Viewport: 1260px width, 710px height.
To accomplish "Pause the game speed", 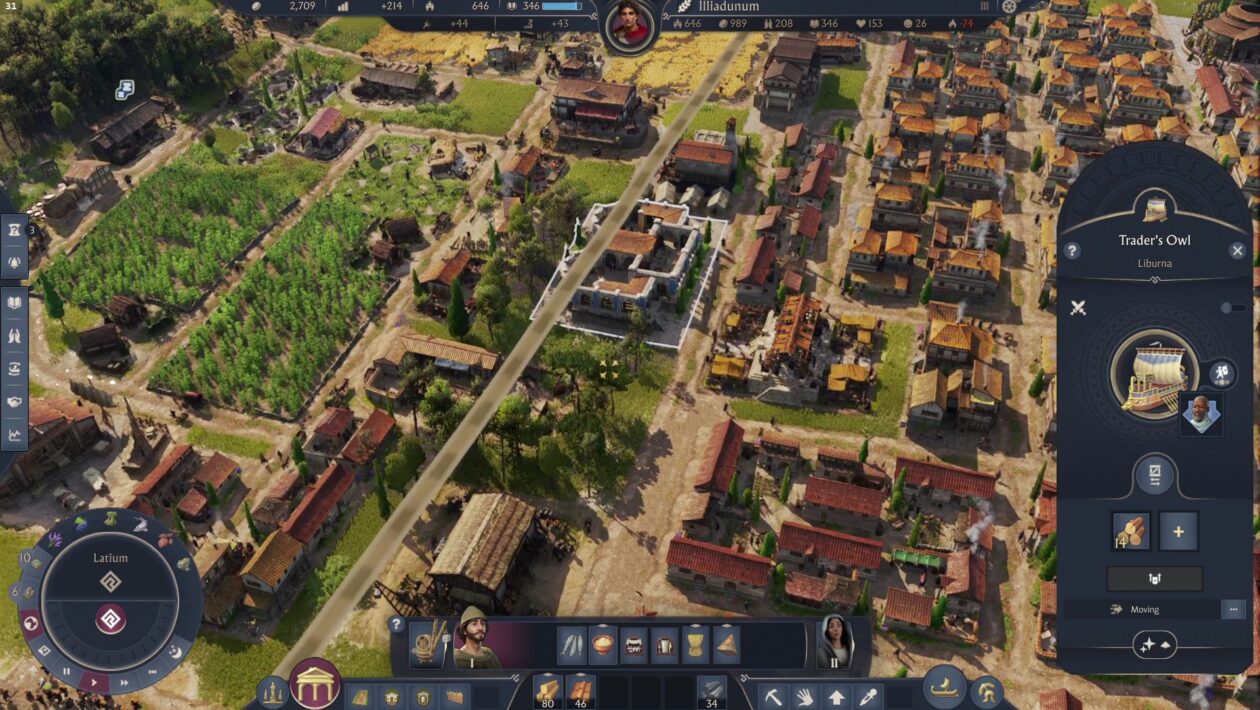I will coord(67,672).
